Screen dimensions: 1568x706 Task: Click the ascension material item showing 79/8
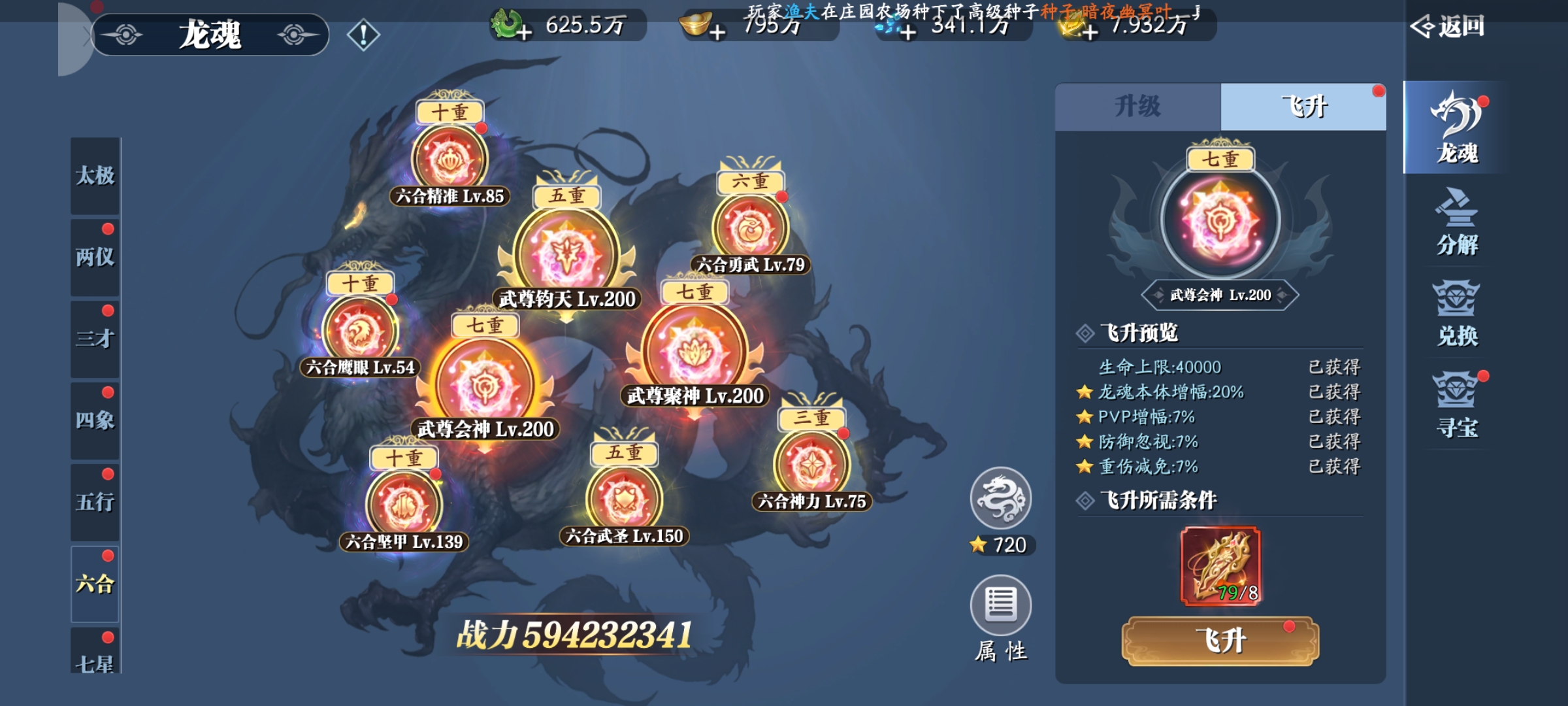pos(1220,566)
